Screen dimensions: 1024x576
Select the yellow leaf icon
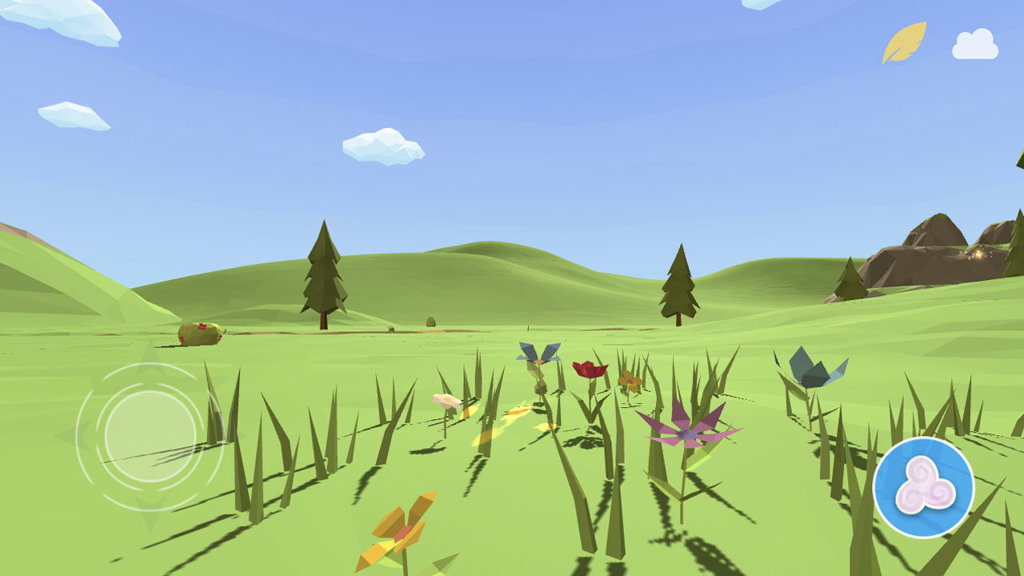point(903,43)
